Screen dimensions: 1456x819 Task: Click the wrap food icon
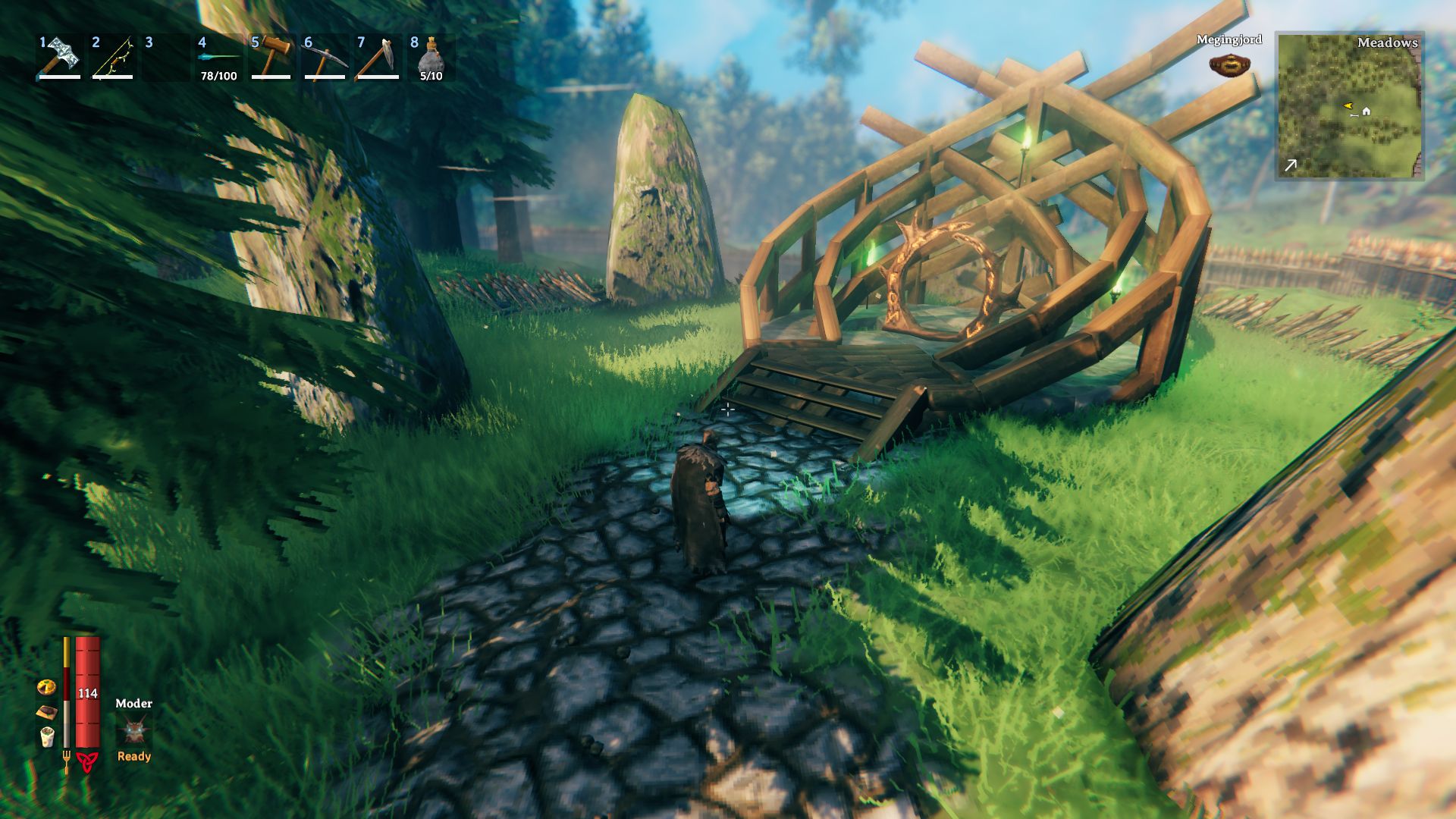[47, 736]
